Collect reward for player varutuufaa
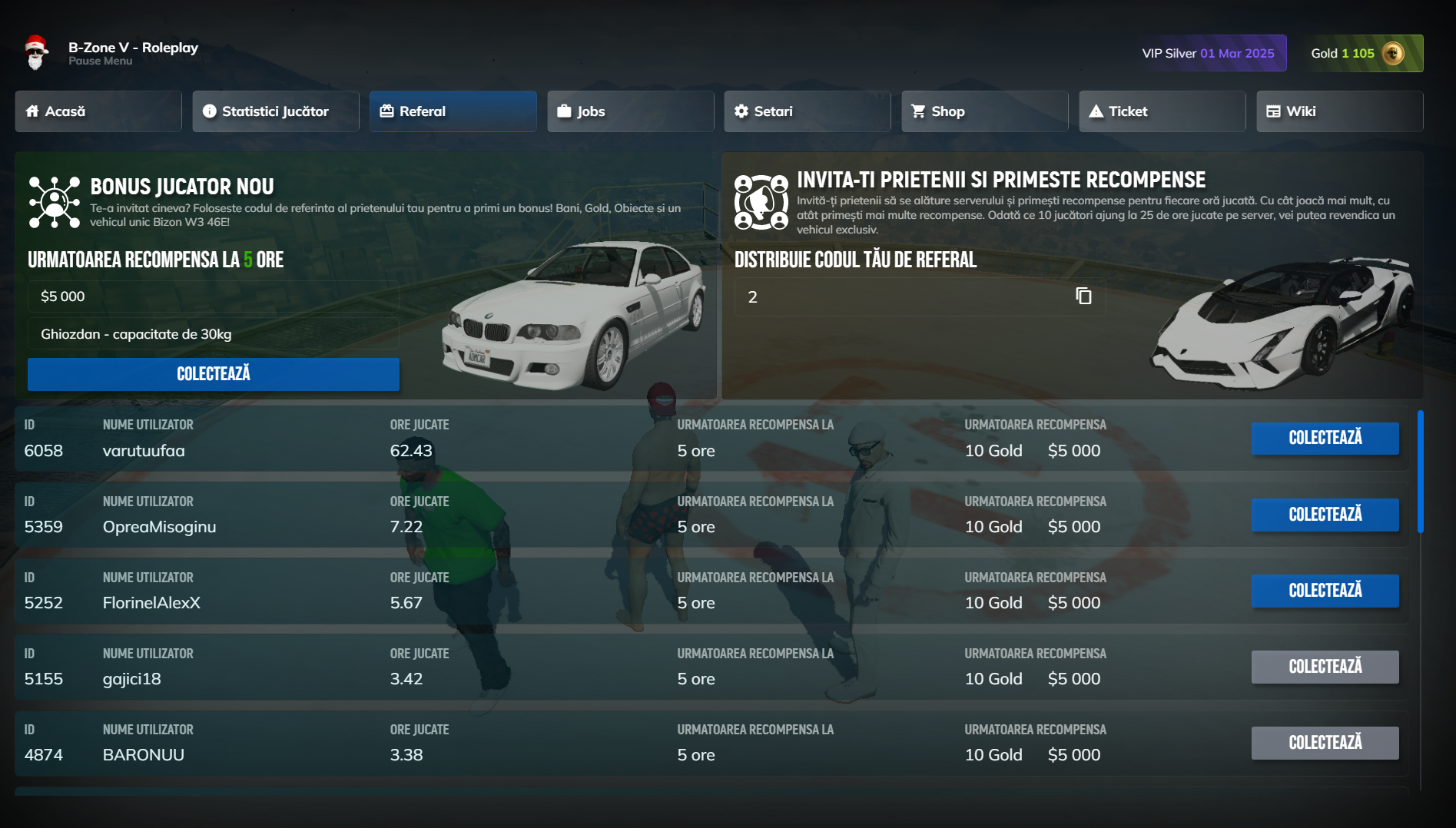 click(1325, 438)
